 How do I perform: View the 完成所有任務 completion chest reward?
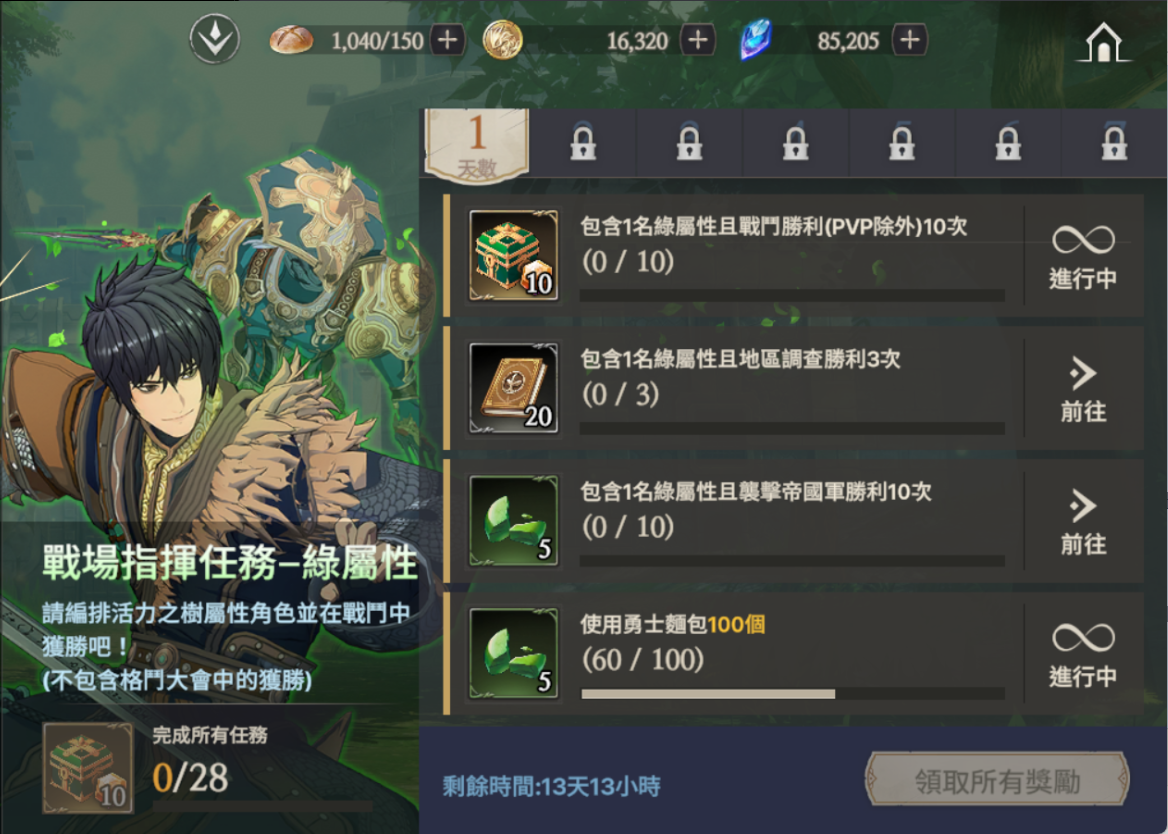88,767
